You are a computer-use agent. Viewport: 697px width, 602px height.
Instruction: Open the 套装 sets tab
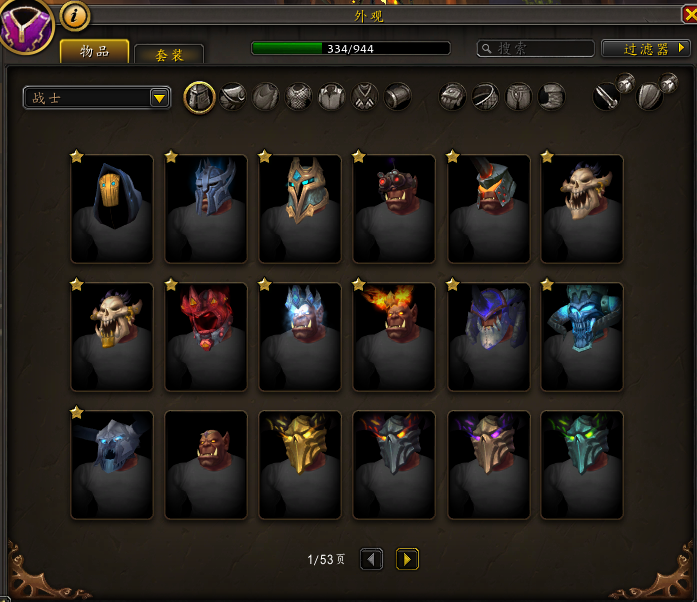(168, 55)
